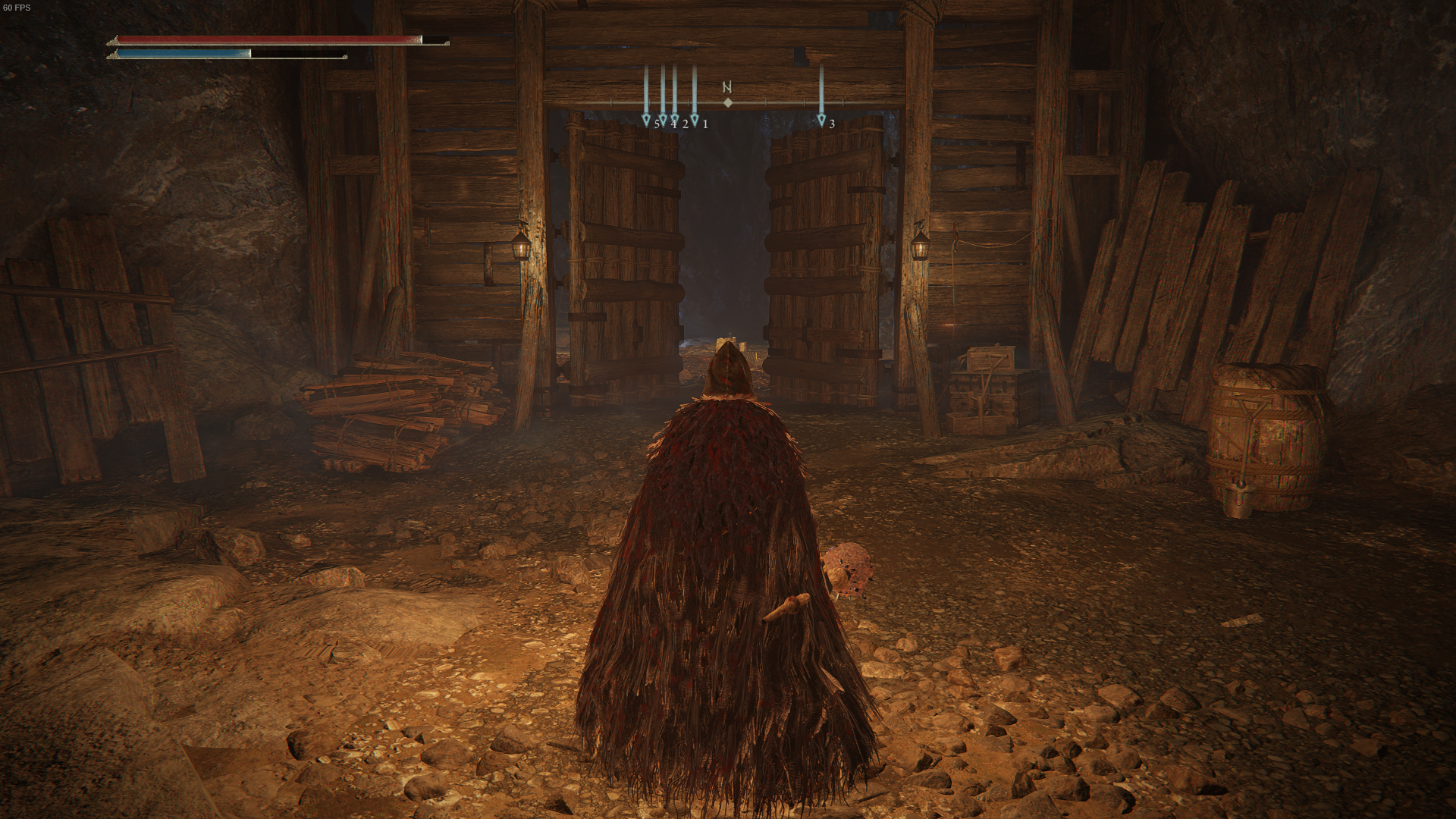Screen dimensions: 1456x819
Task: Click the diamond icon beneath the N
Action: click(x=728, y=103)
